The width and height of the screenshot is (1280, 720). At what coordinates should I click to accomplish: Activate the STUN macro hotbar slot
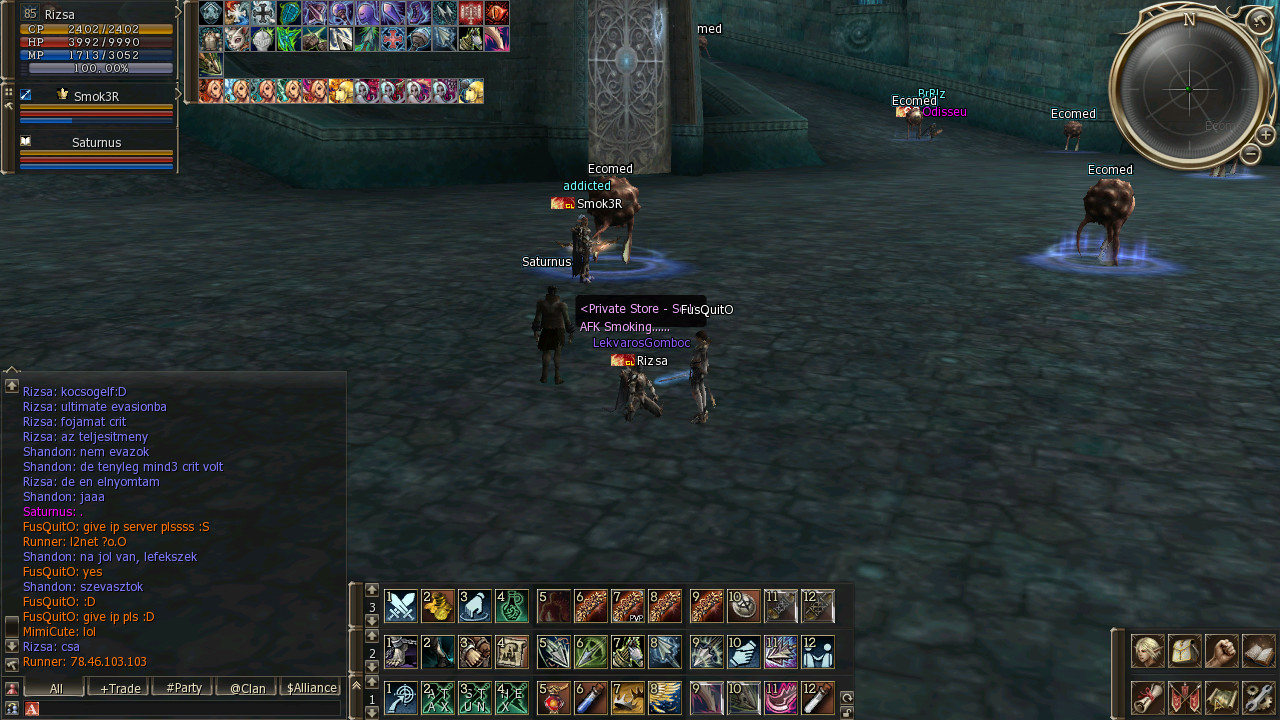click(475, 697)
